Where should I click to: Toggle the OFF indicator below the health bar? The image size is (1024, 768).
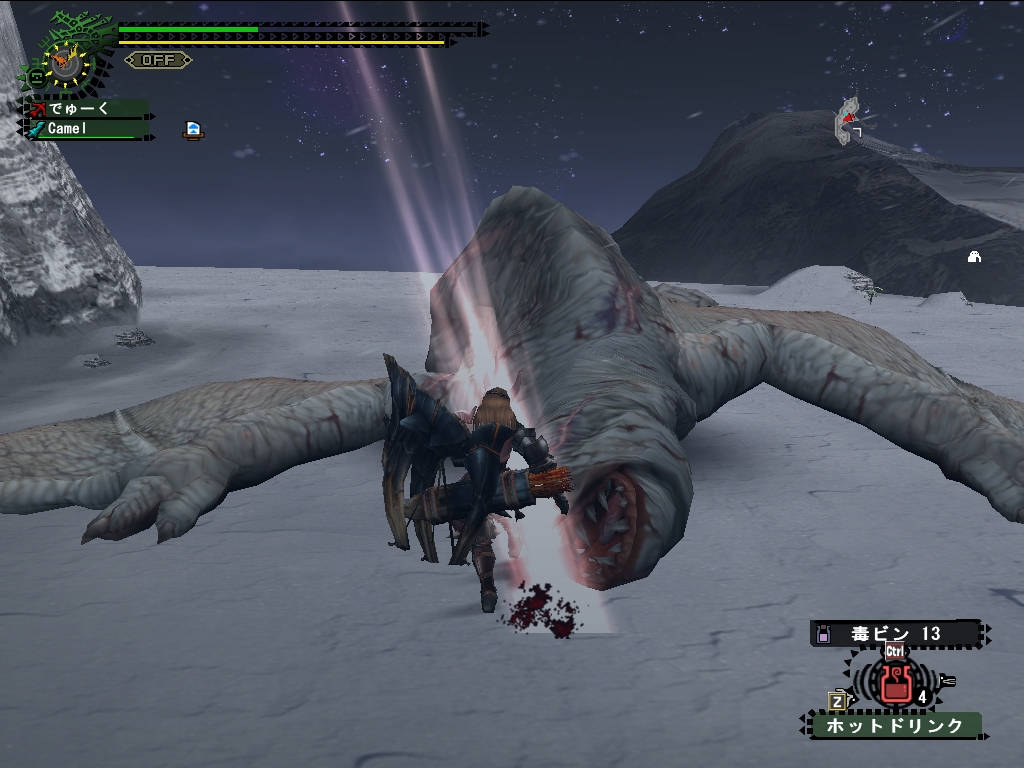pyautogui.click(x=158, y=60)
